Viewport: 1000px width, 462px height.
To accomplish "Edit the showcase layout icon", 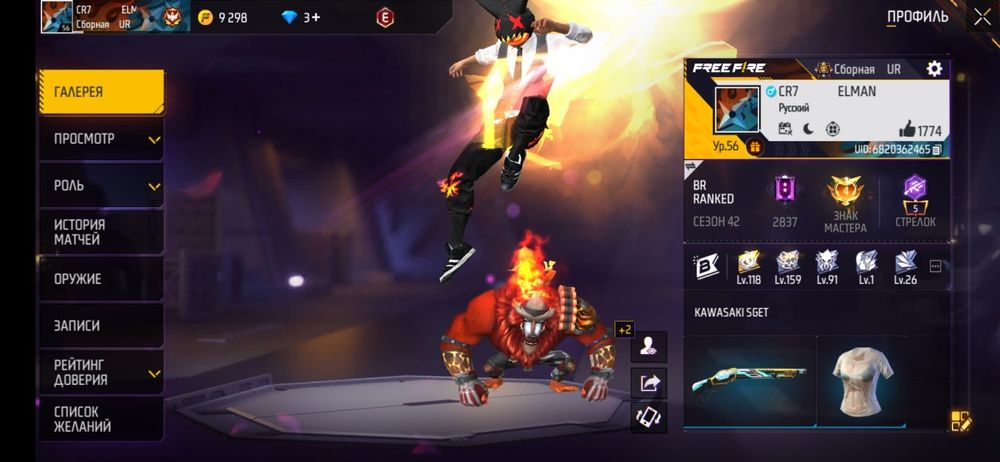I will coord(960,421).
